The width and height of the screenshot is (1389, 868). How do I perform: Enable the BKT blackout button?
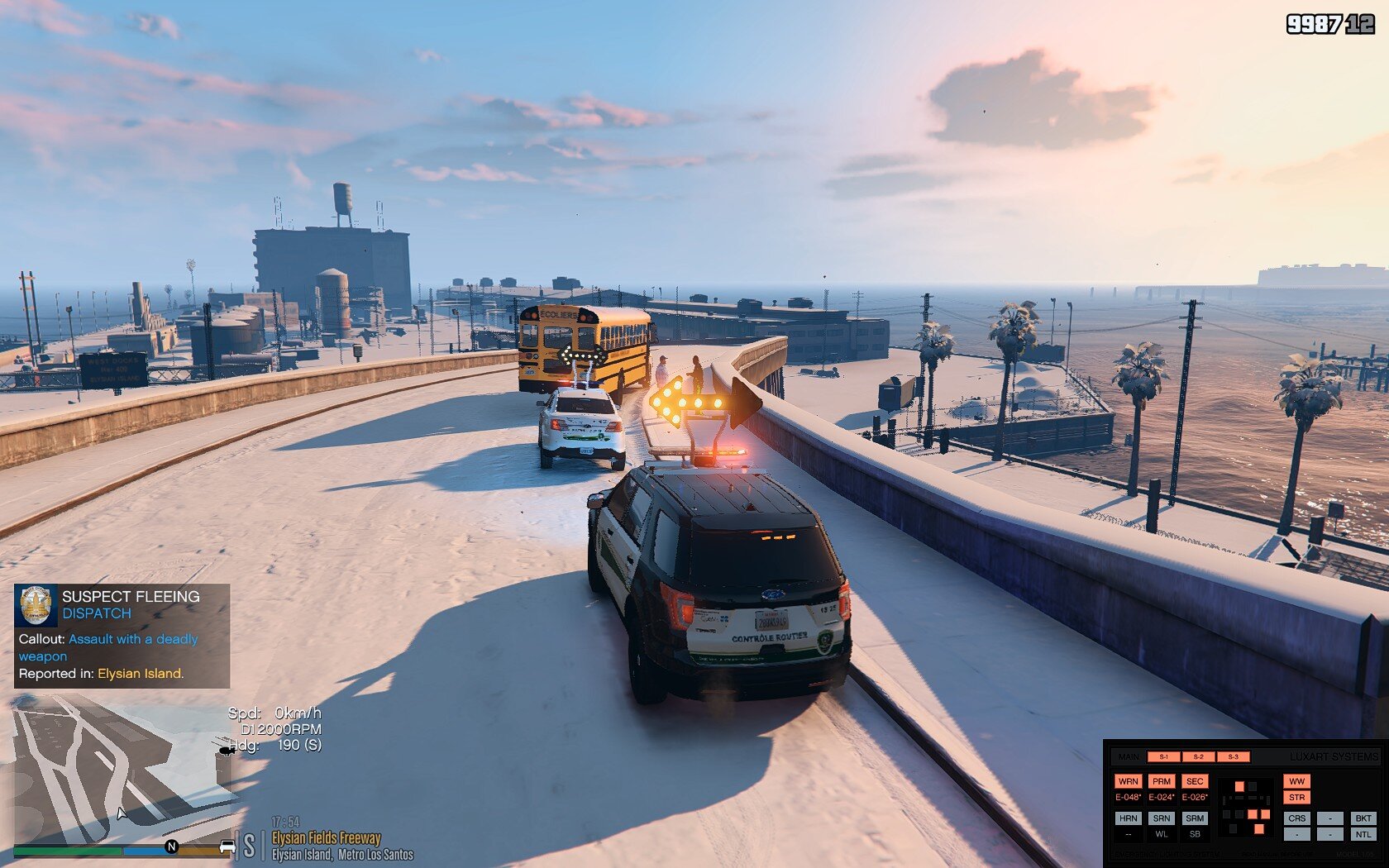[1363, 818]
